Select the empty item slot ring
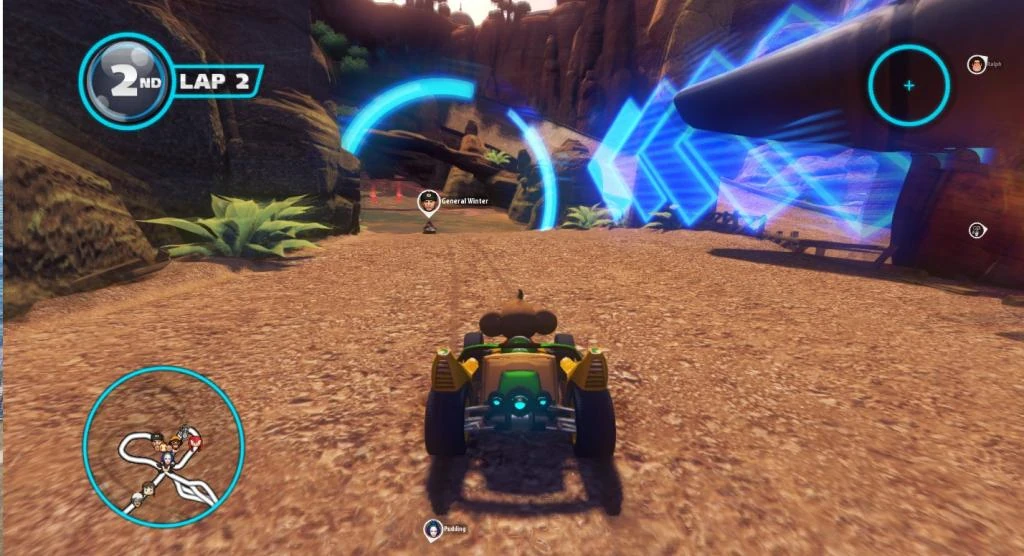The height and width of the screenshot is (556, 1024). pyautogui.click(x=908, y=85)
